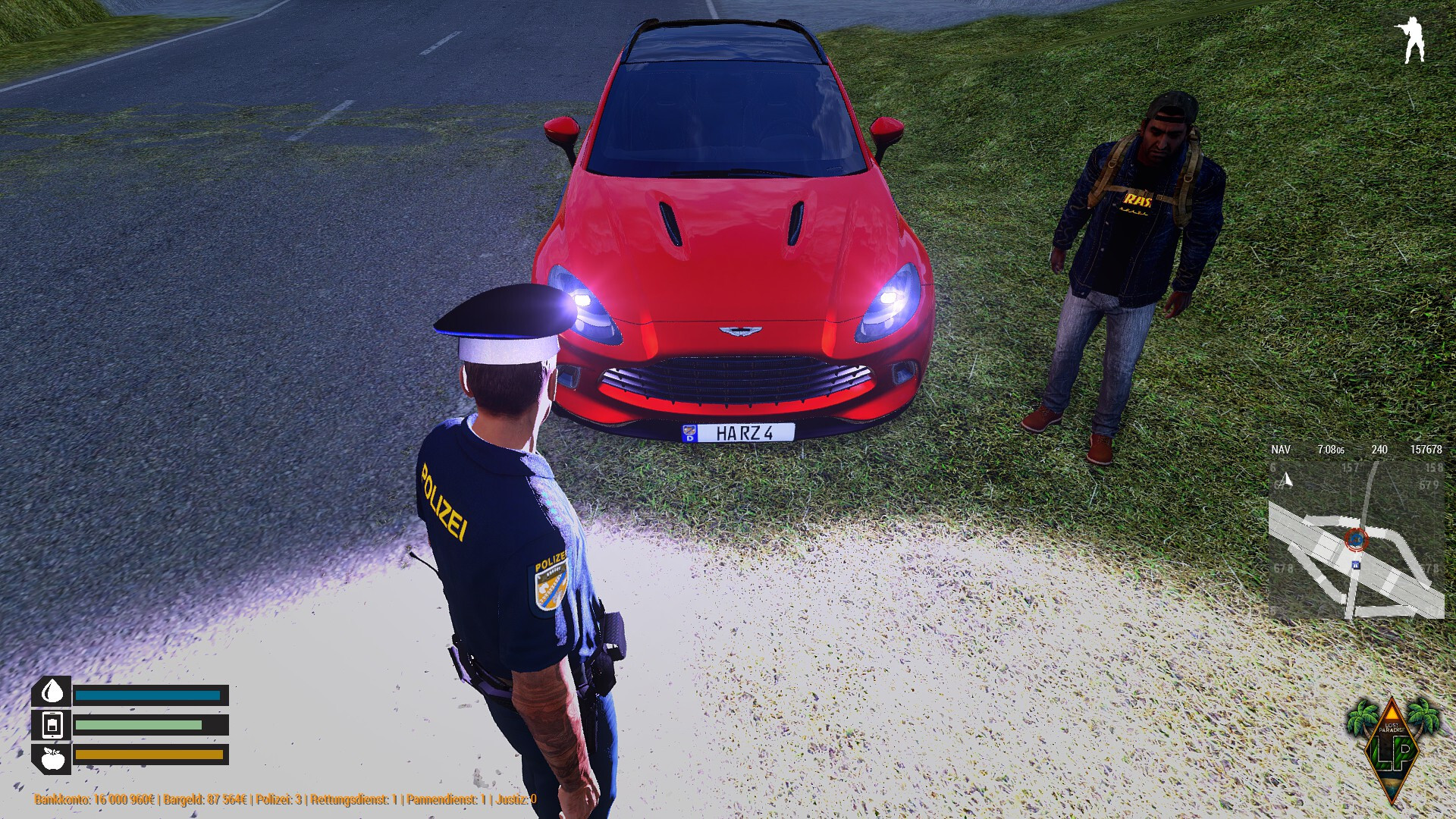Click the soldier stance indicator icon
Viewport: 1456px width, 819px height.
pos(1412,40)
